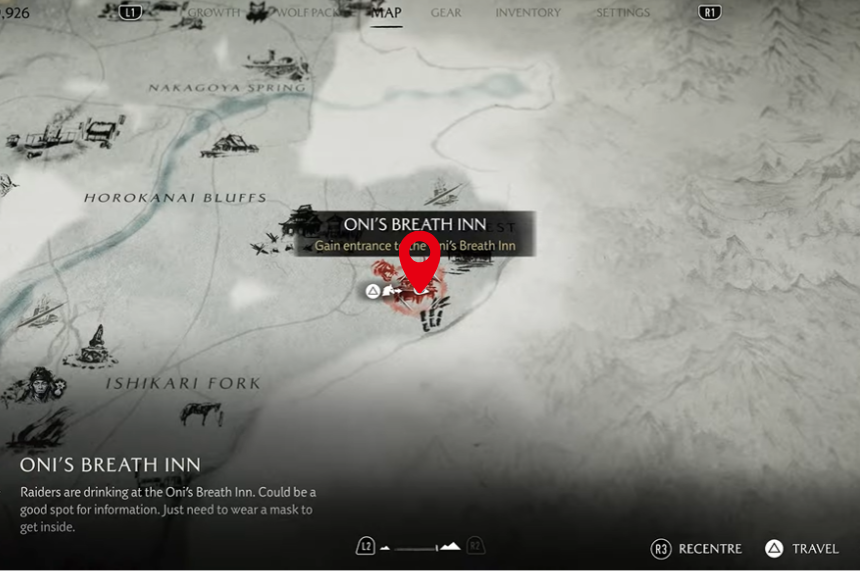Image resolution: width=860 pixels, height=573 pixels.
Task: Go to the Gear tab
Action: (446, 13)
